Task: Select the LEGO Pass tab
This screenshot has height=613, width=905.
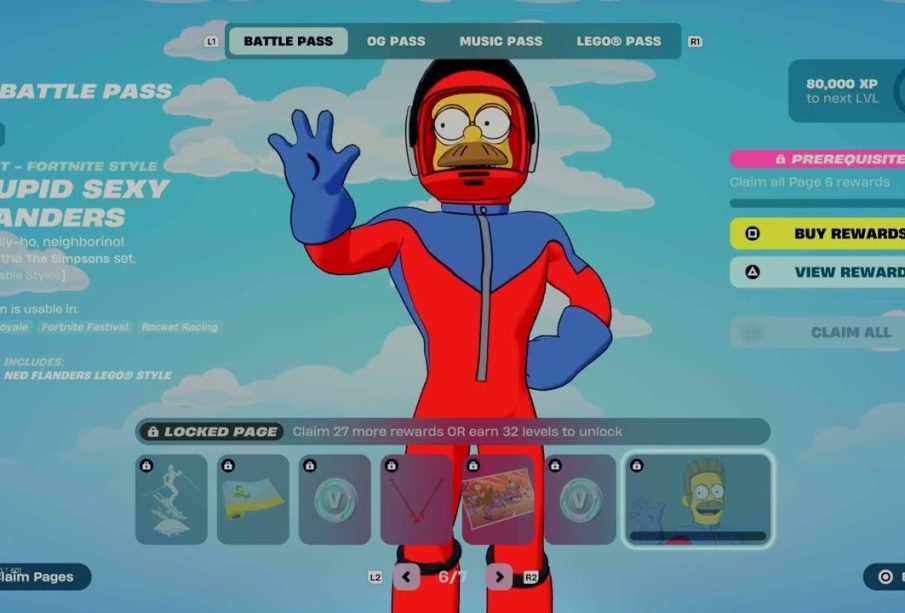Action: tap(618, 41)
